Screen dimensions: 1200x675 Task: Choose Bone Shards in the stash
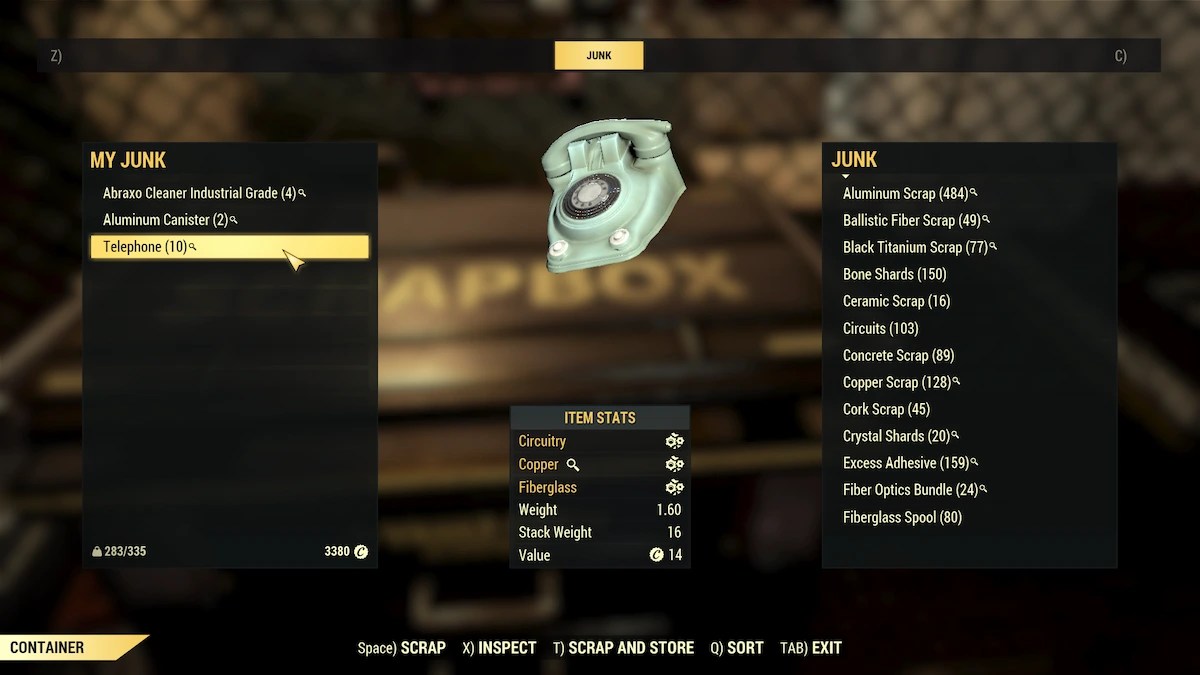coord(894,274)
